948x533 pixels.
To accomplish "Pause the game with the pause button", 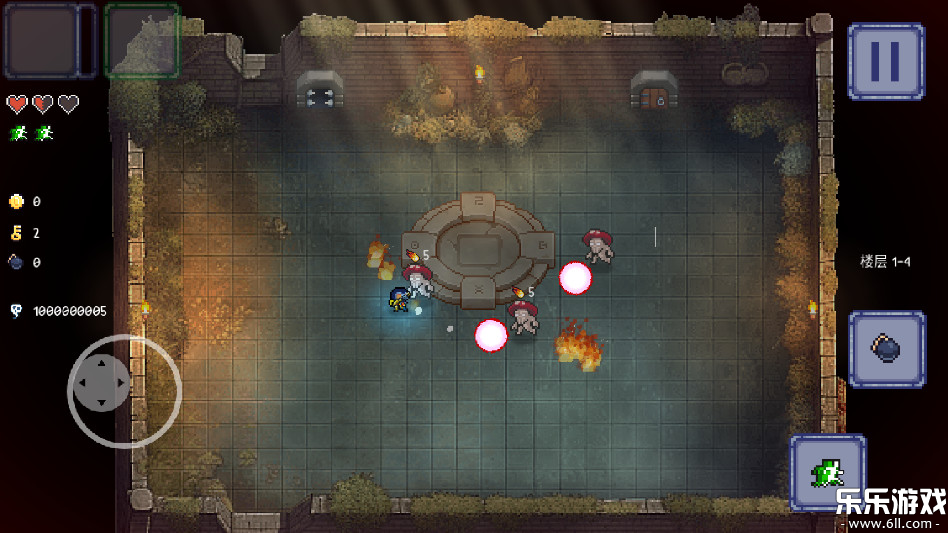I will pos(885,61).
